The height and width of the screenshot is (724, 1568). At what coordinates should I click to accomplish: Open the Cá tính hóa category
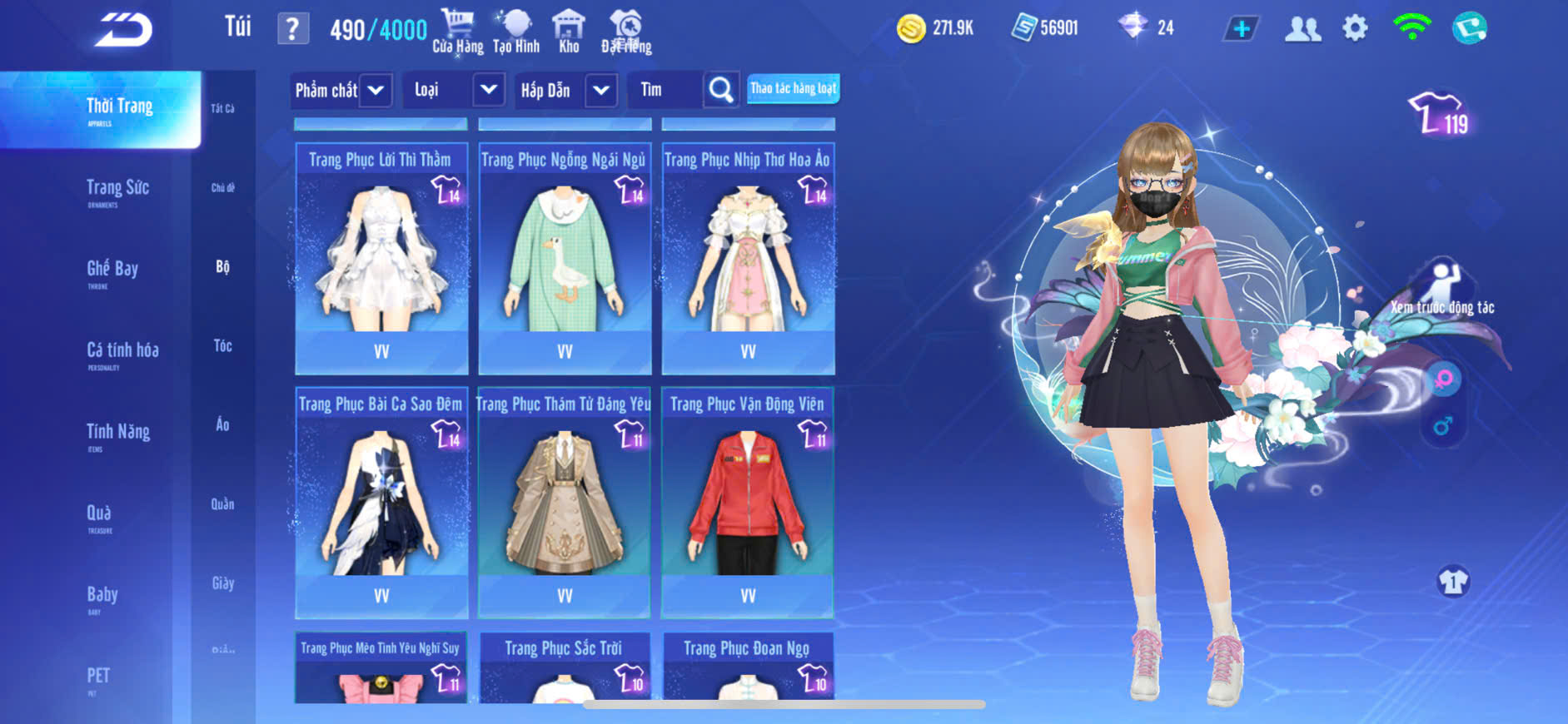point(122,352)
